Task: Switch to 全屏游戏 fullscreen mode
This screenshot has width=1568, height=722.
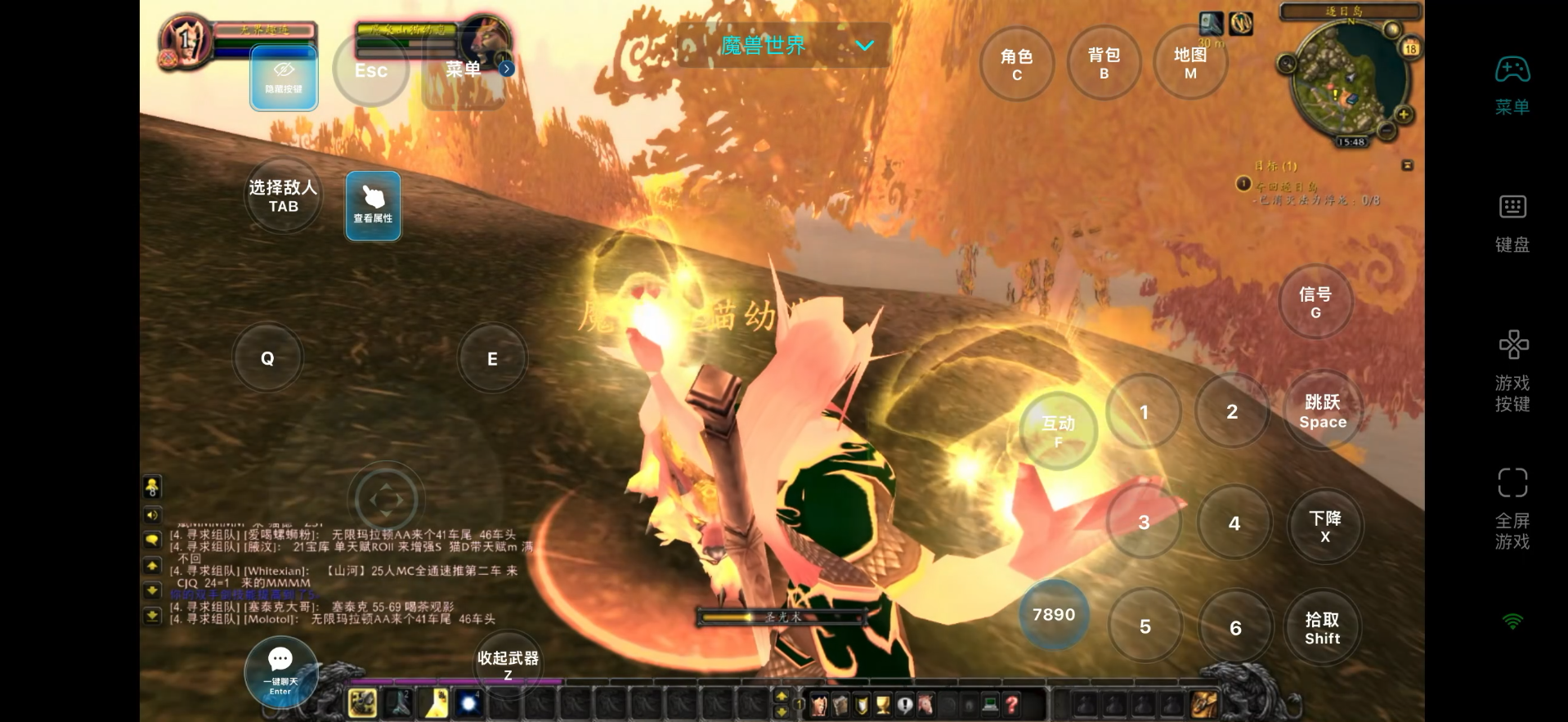Action: pyautogui.click(x=1512, y=507)
